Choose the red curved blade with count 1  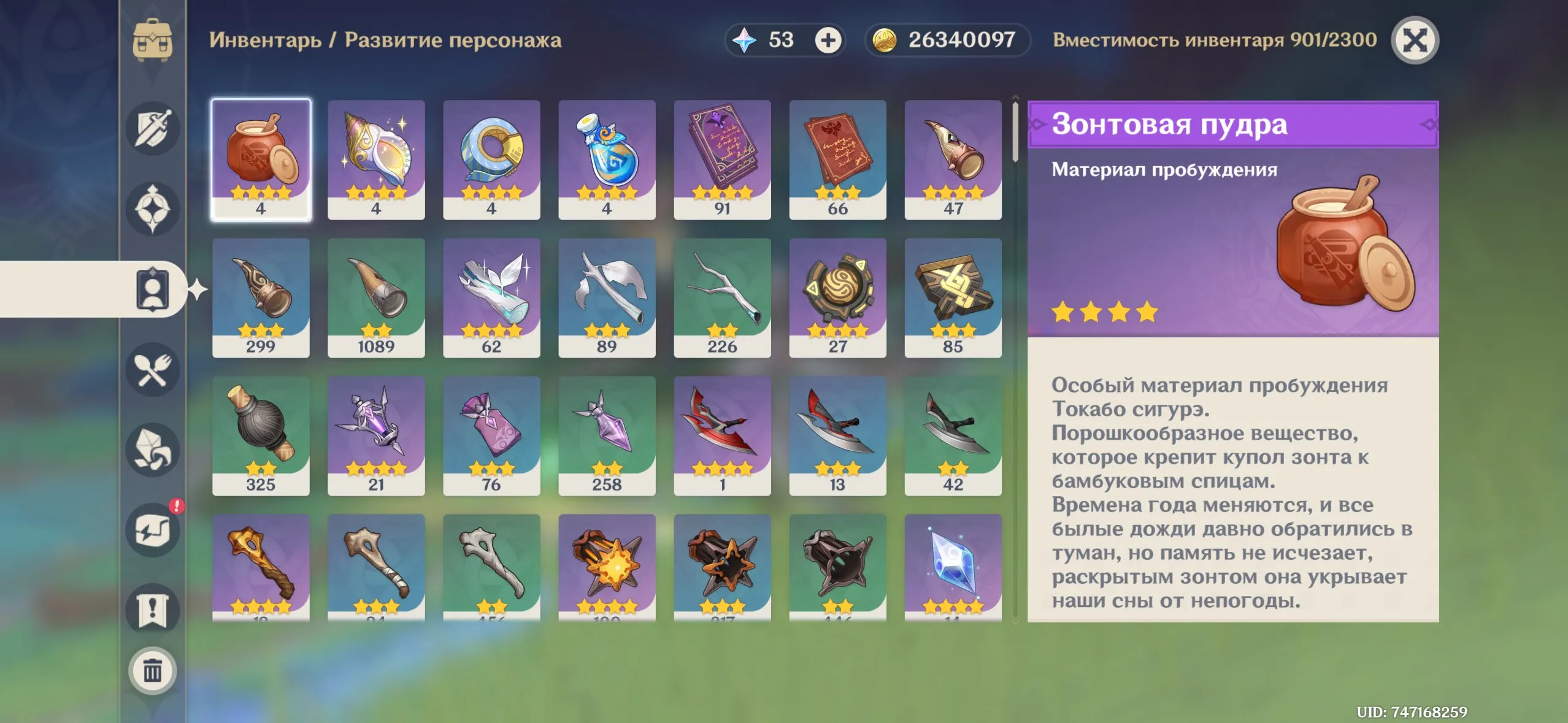[722, 435]
